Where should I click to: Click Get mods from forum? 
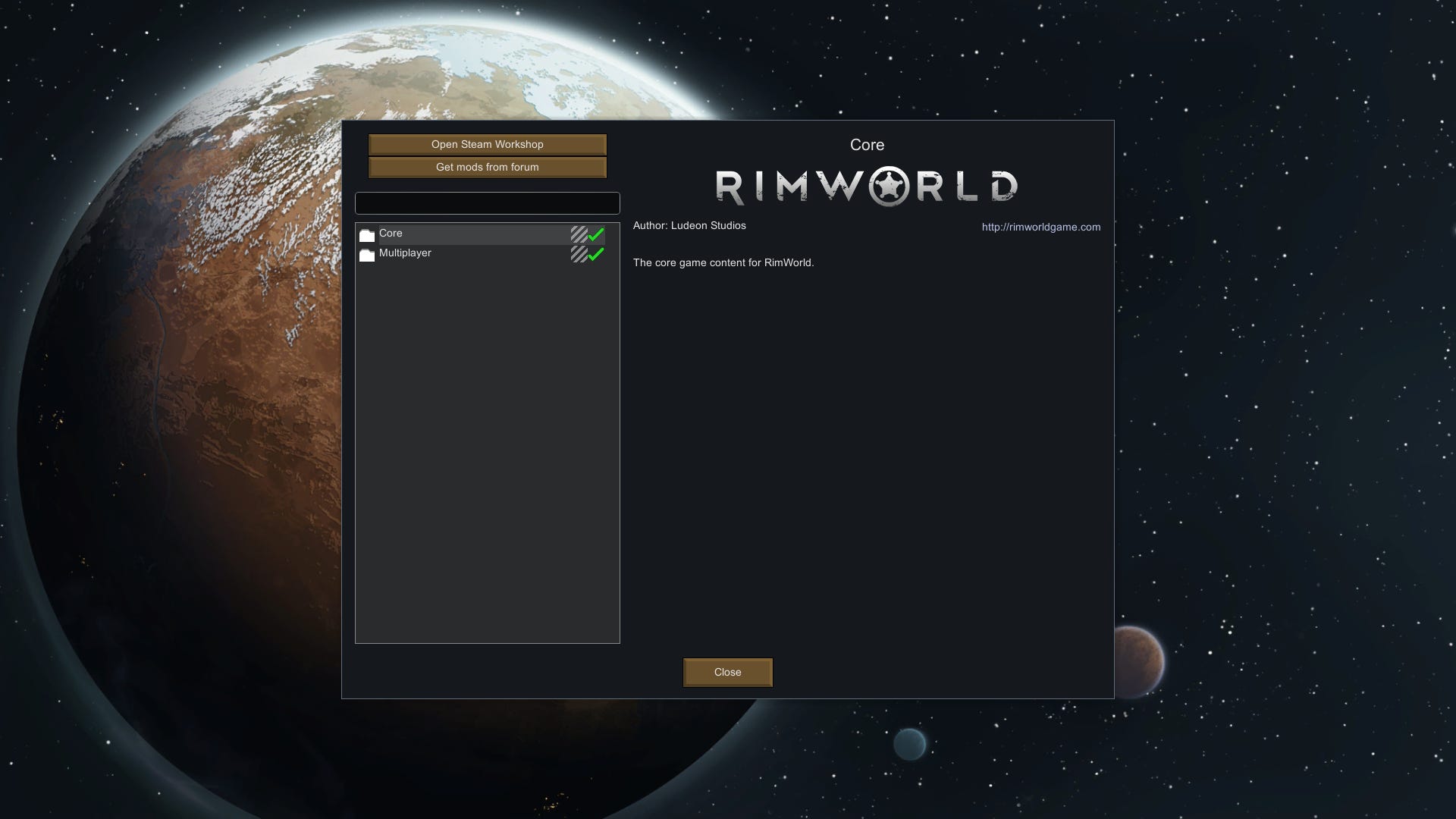point(487,167)
